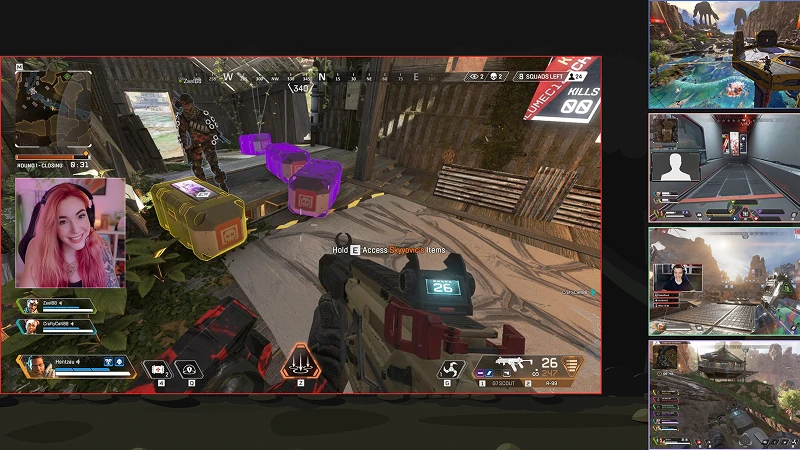
Task: Select the health kit item slot
Action: click(x=156, y=370)
